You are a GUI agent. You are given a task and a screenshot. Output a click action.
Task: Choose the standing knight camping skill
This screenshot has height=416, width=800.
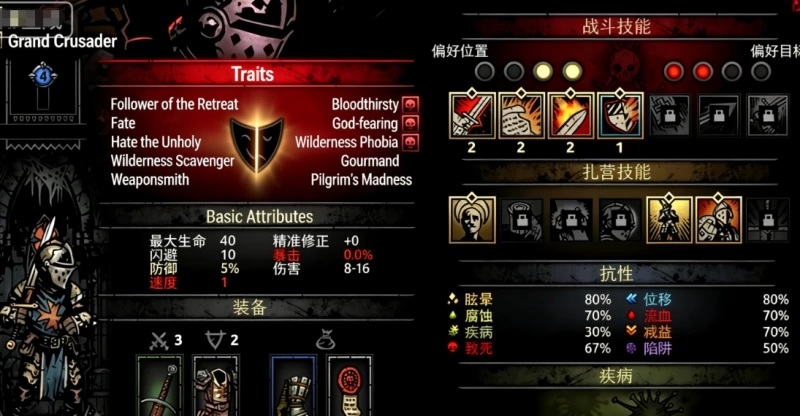[669, 219]
